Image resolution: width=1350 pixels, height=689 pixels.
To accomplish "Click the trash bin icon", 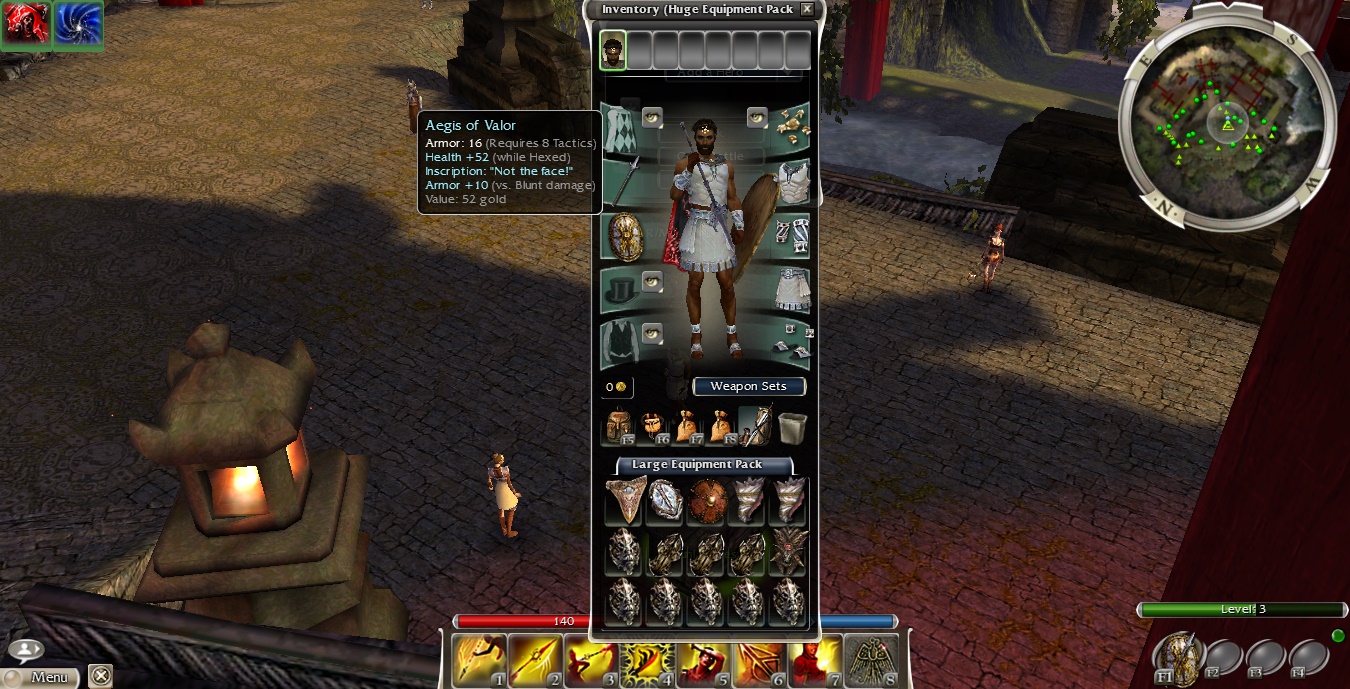I will (791, 427).
